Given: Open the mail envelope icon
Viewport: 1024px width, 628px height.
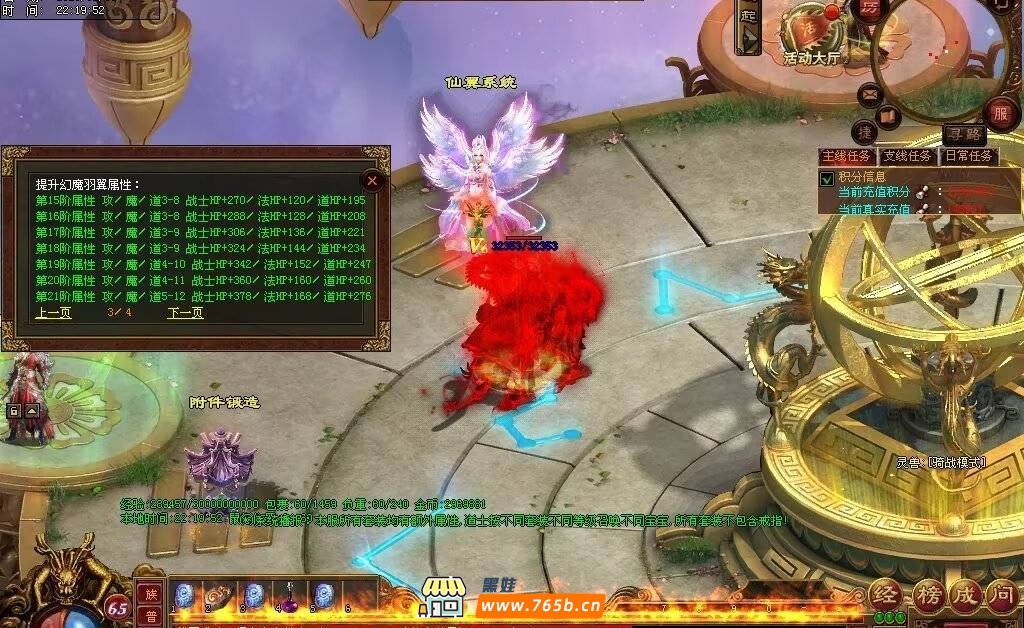Looking at the screenshot, I should [869, 96].
